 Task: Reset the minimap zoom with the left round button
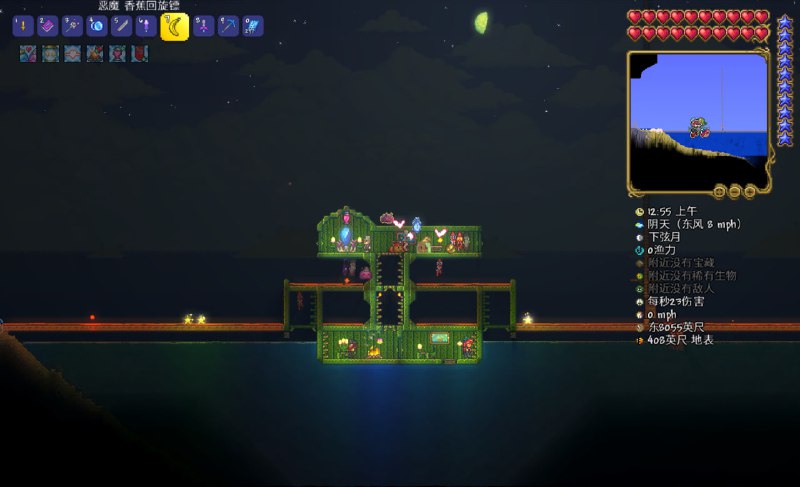coord(718,191)
